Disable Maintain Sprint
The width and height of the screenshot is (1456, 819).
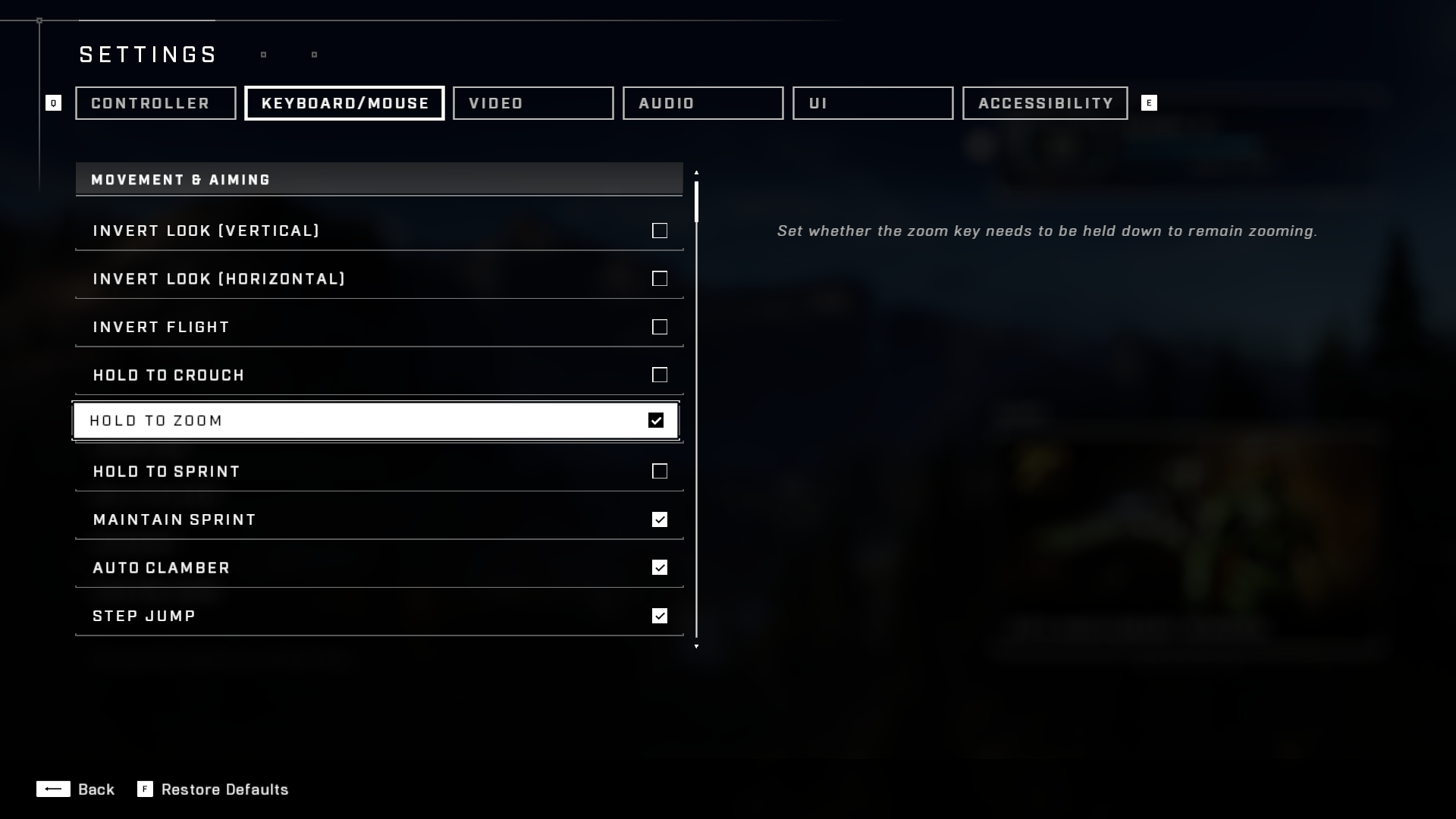tap(659, 519)
